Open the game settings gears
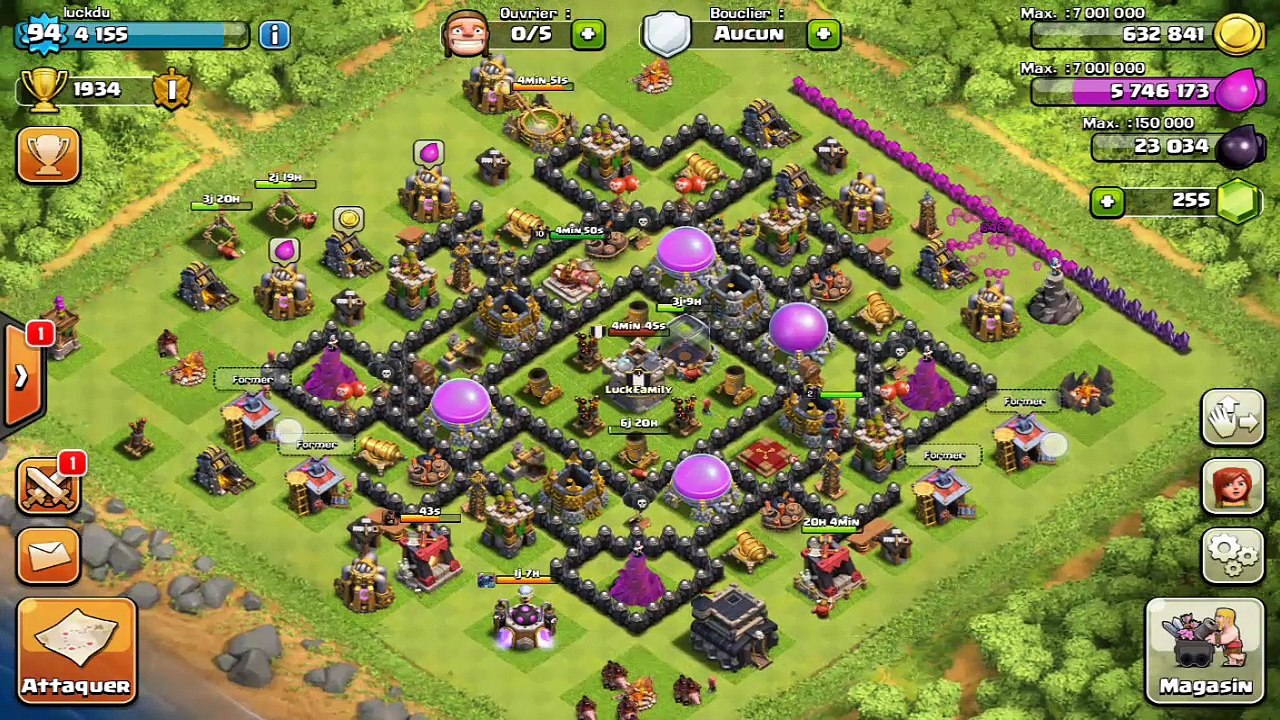The height and width of the screenshot is (720, 1280). pos(1232,553)
